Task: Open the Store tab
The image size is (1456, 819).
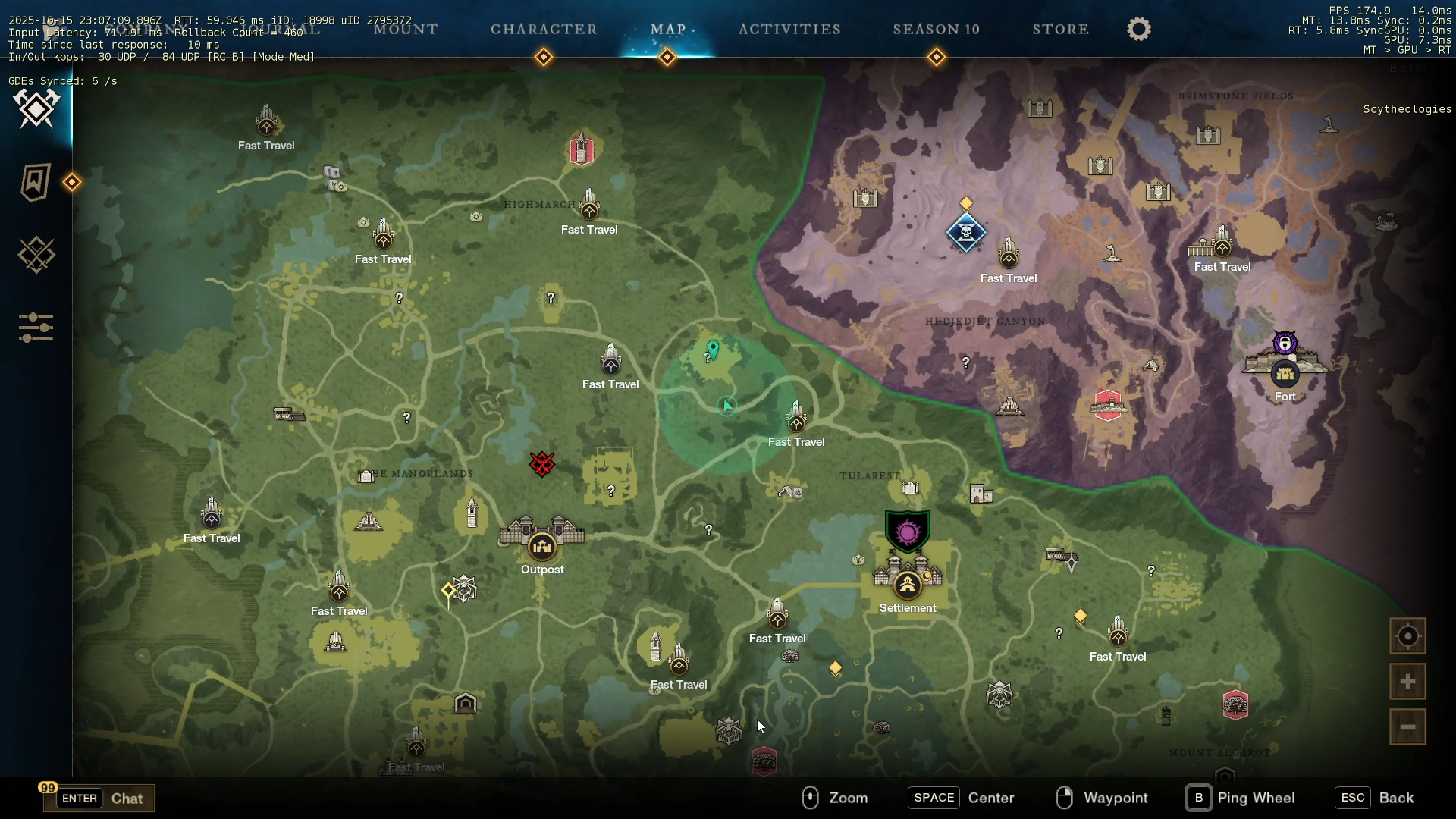Action: tap(1060, 30)
